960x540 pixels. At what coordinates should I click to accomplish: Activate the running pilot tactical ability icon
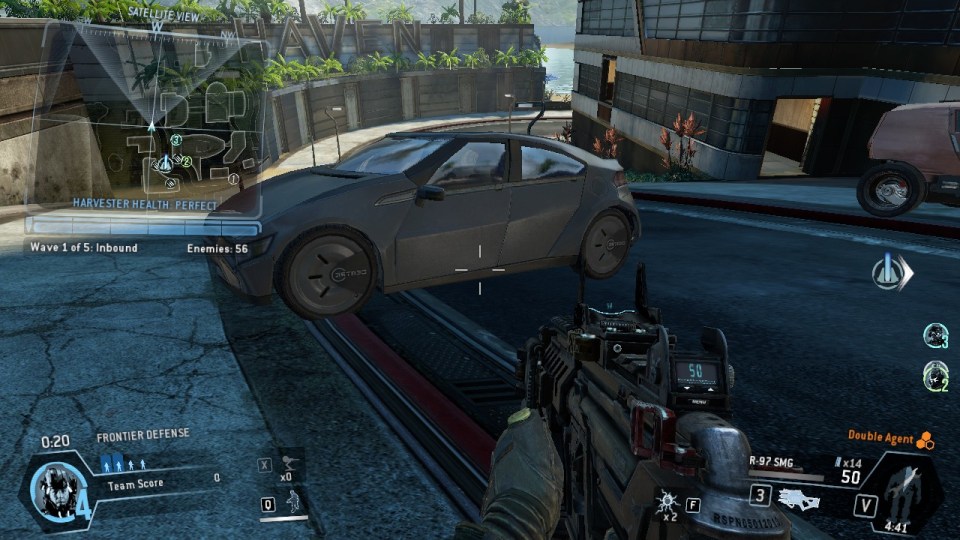(x=294, y=503)
